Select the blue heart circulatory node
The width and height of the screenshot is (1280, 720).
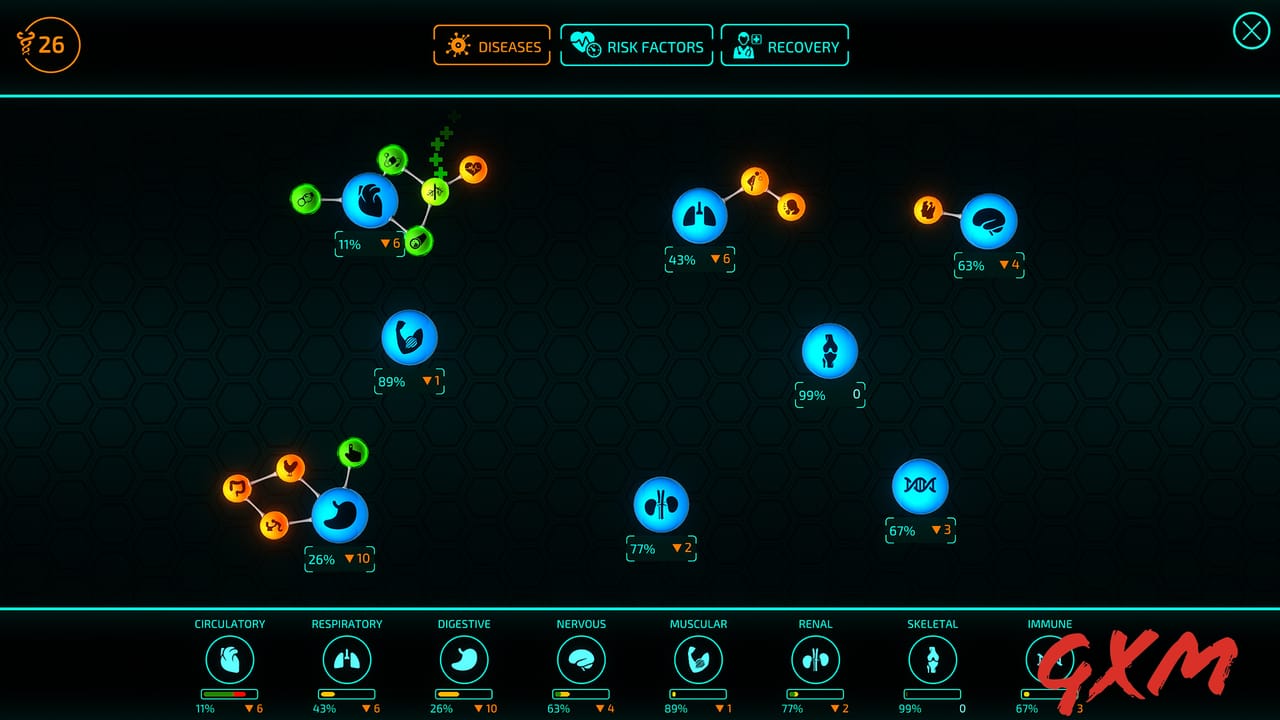(370, 200)
